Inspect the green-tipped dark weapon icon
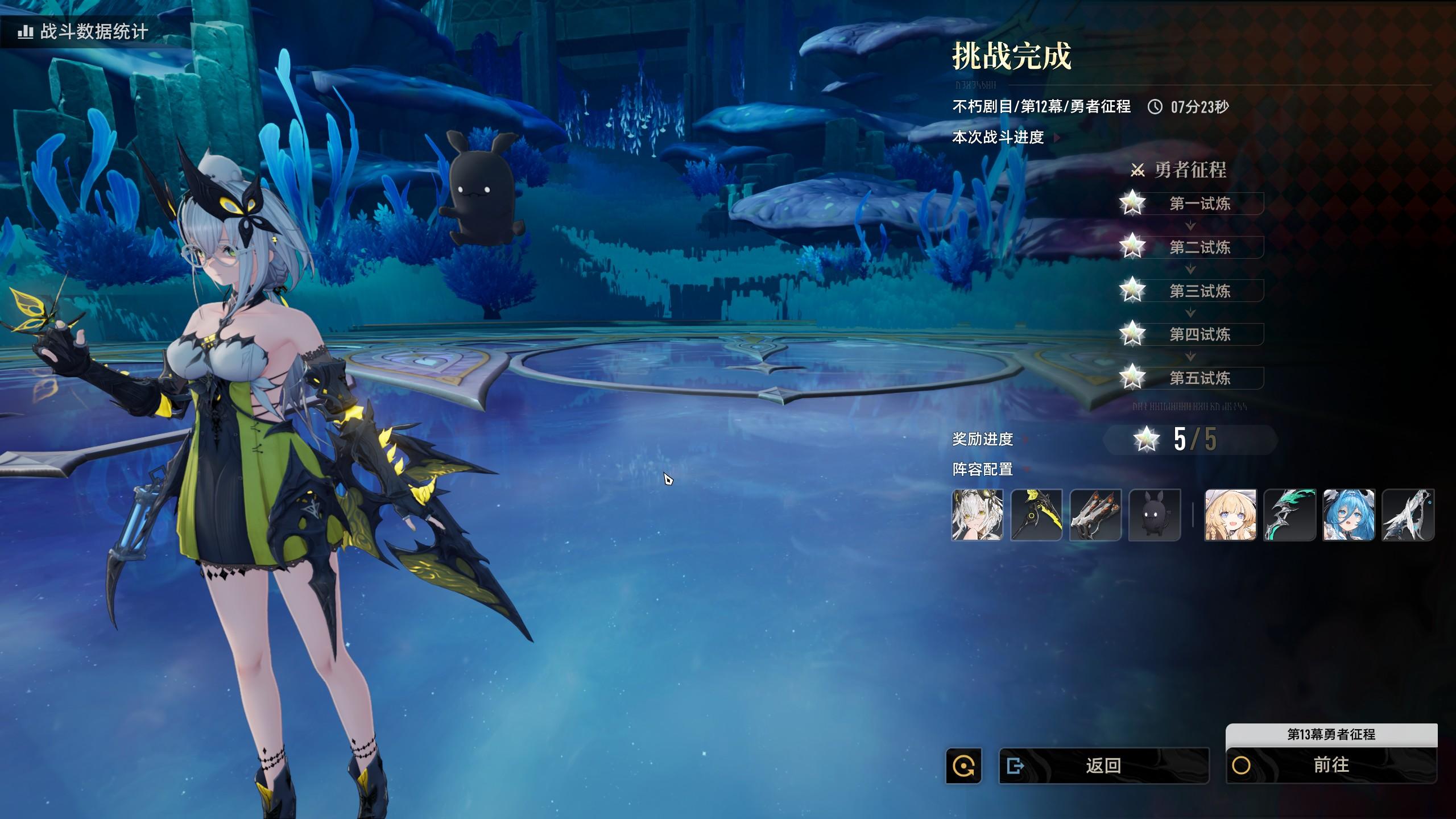Image resolution: width=1456 pixels, height=819 pixels. (1289, 515)
